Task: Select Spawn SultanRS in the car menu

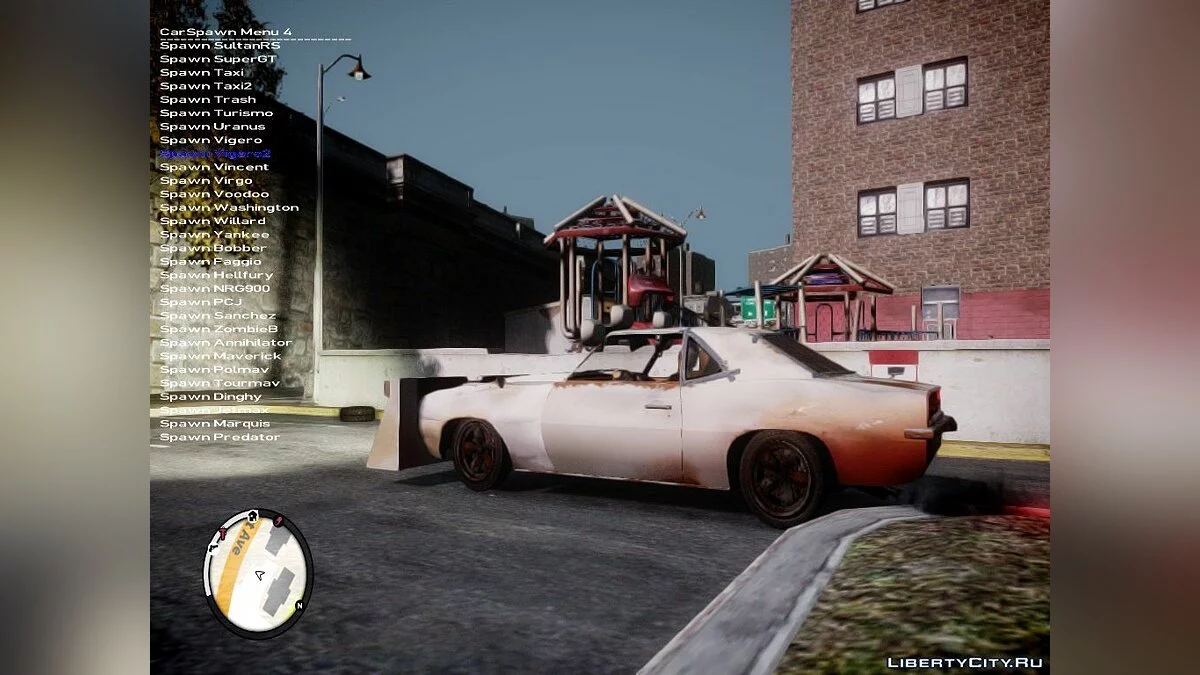Action: [220, 45]
